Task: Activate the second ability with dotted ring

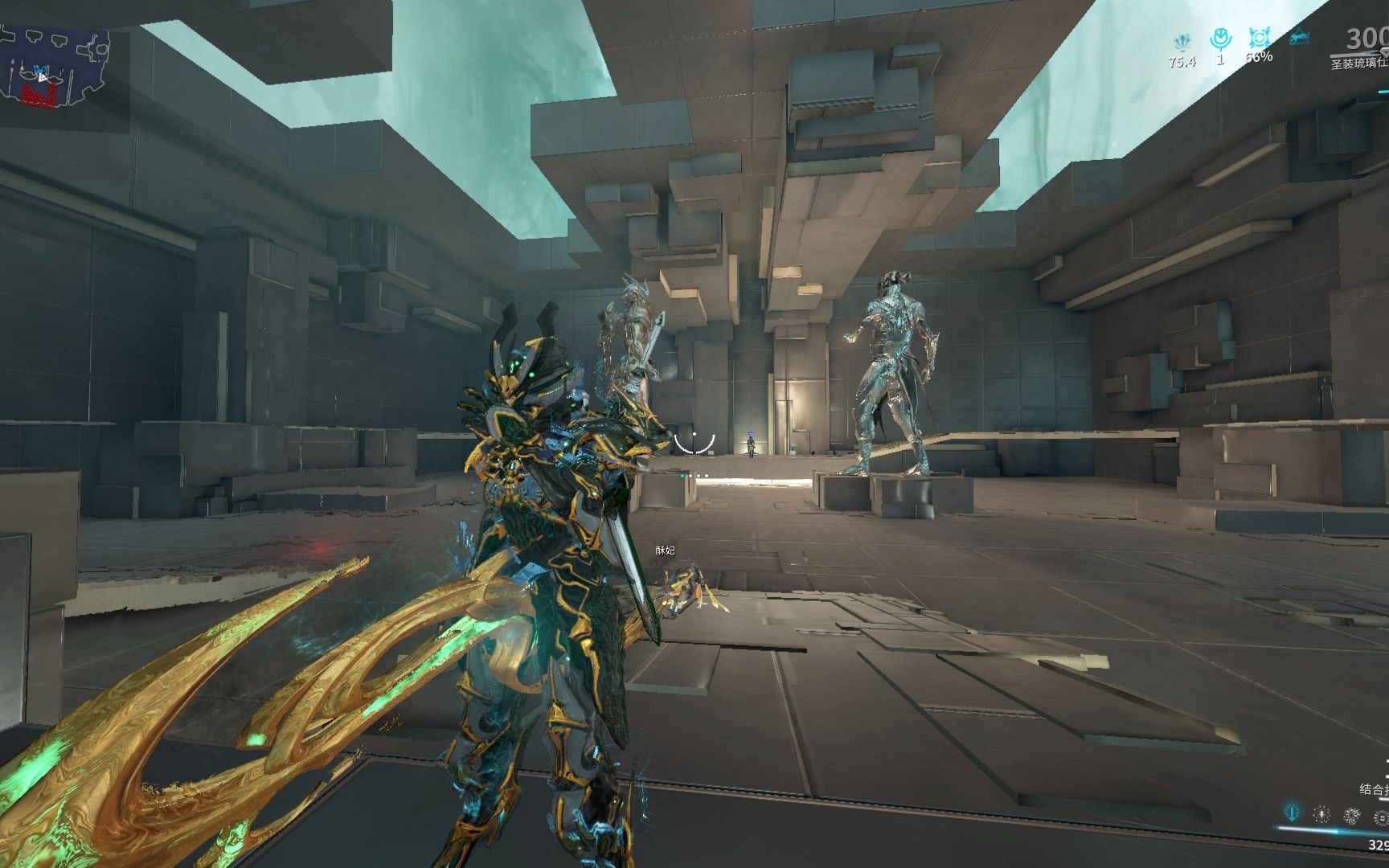Action: point(1321,815)
